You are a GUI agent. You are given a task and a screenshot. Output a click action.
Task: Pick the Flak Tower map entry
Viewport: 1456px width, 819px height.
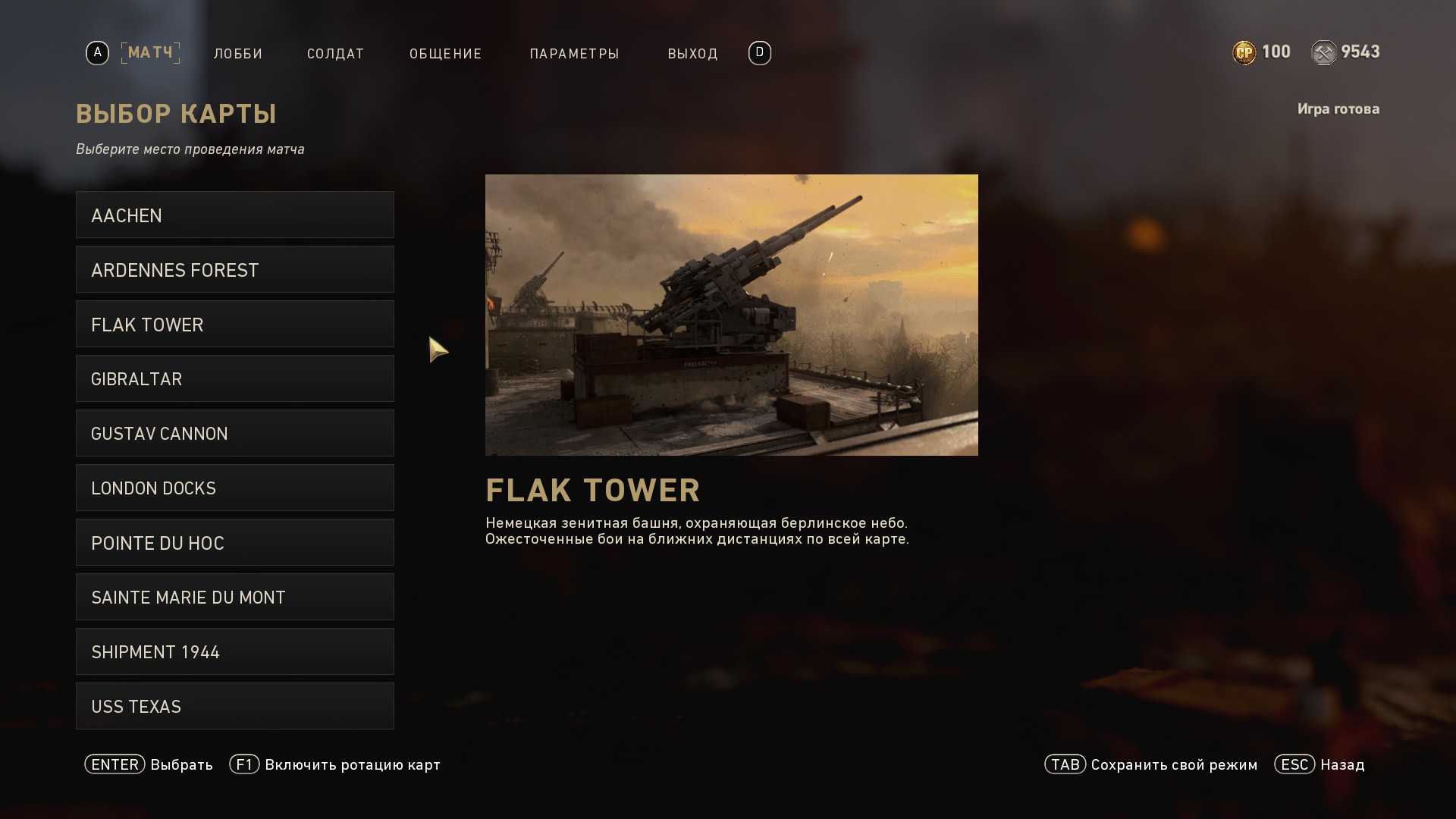(x=234, y=325)
